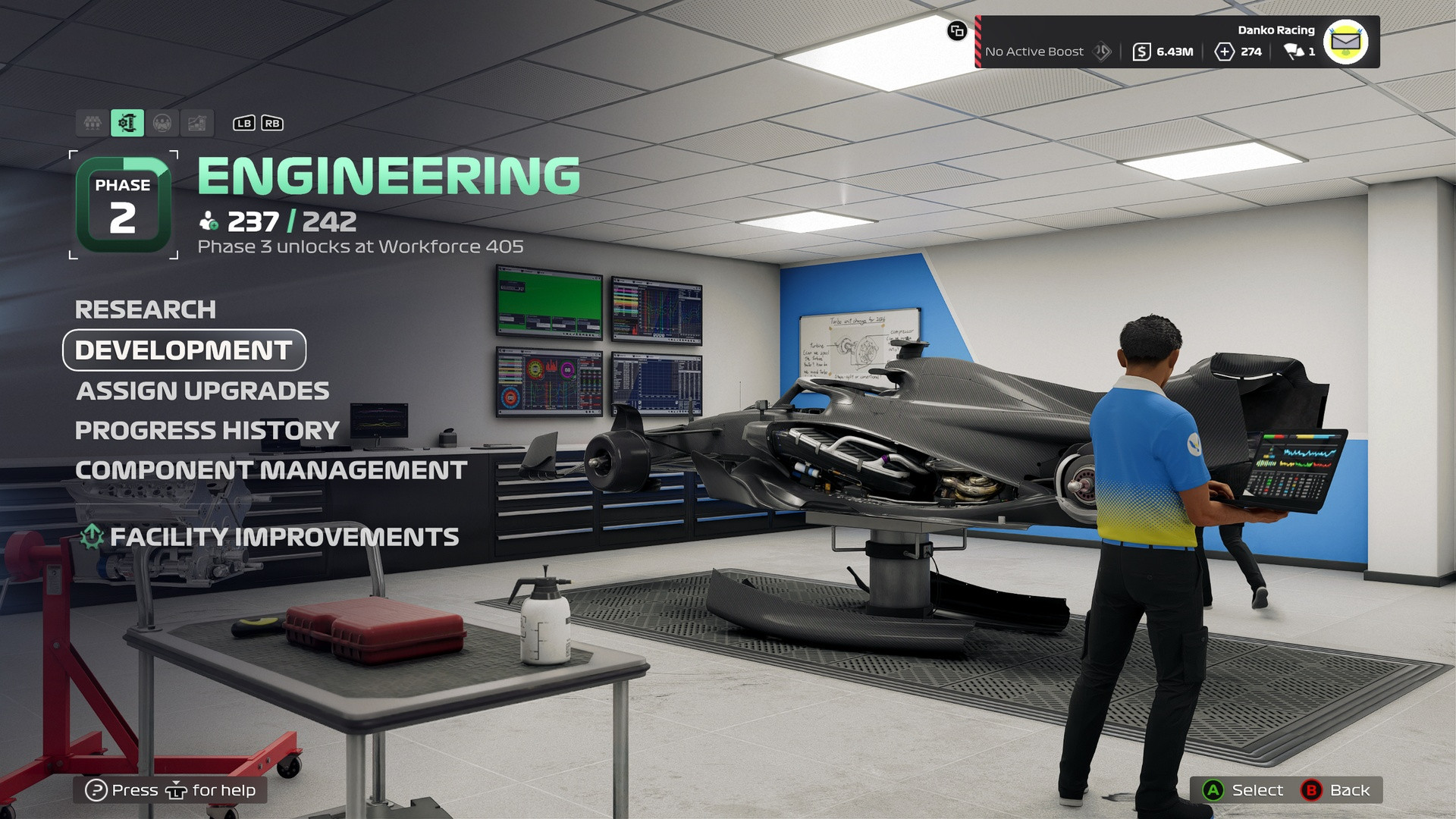Open the mail envelope team badge
The image size is (1456, 819).
tap(1345, 42)
